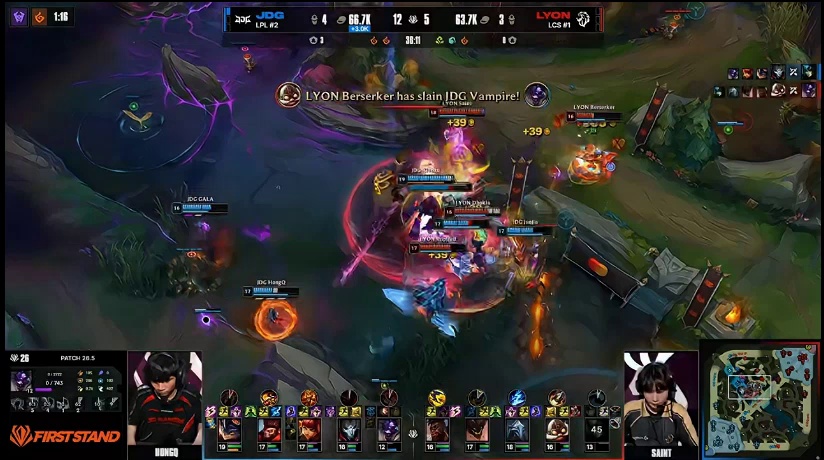The width and height of the screenshot is (824, 460).
Task: Open the HONGQ player camera
Action: click(164, 400)
